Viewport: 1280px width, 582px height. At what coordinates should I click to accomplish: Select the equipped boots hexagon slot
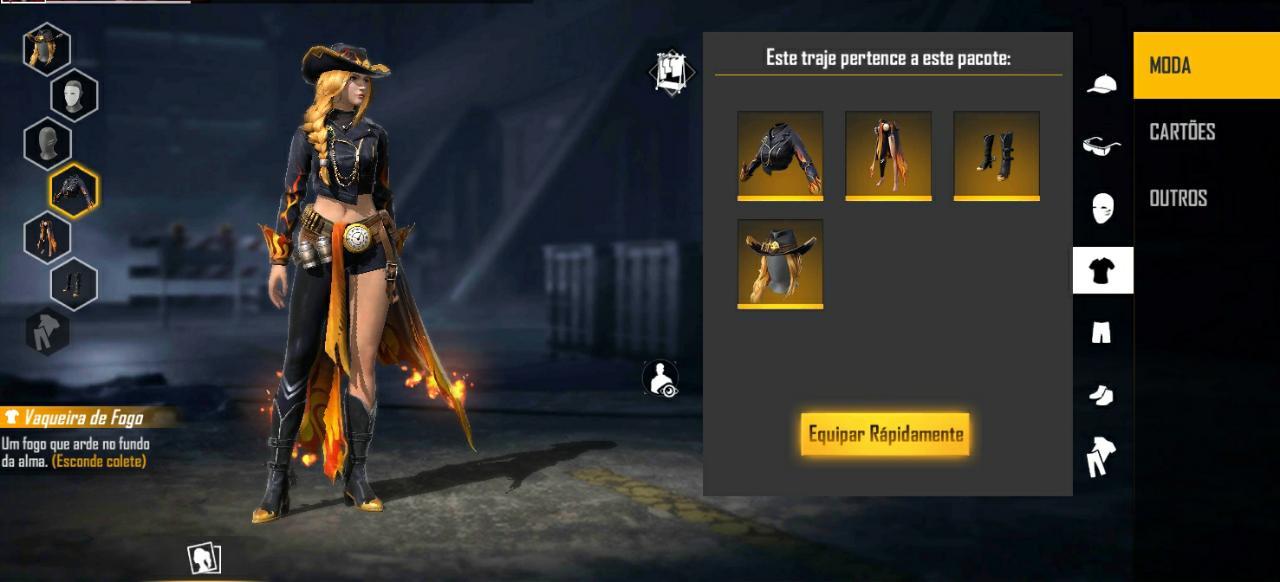[74, 284]
